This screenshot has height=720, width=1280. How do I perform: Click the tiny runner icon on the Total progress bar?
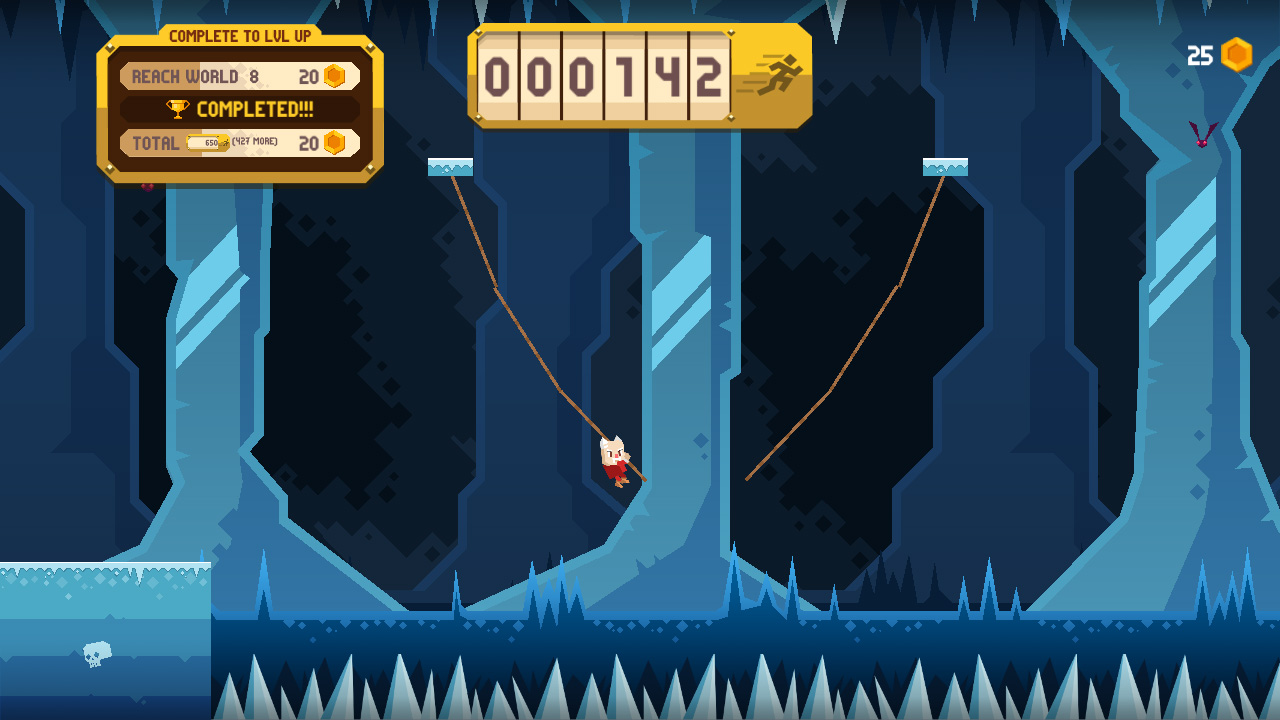pyautogui.click(x=224, y=142)
